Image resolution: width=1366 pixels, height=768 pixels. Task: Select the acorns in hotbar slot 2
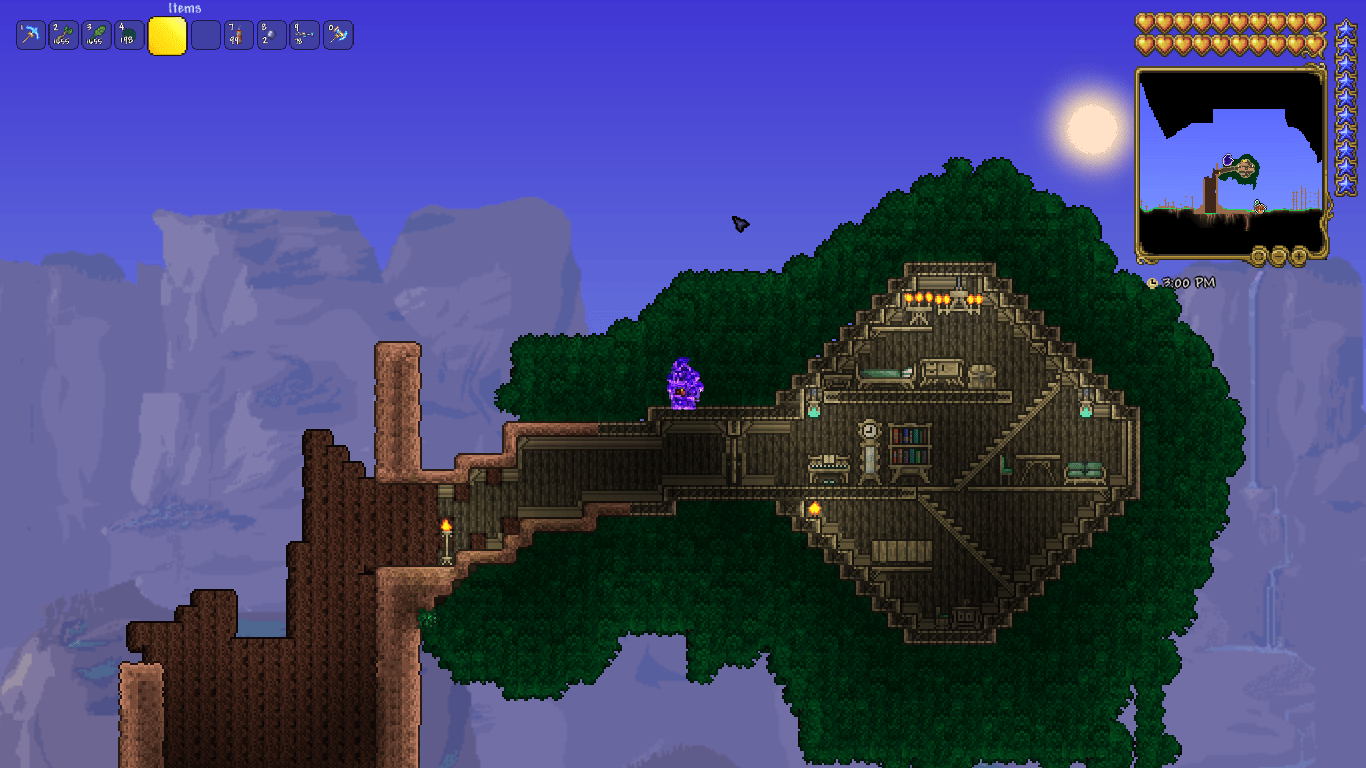pyautogui.click(x=64, y=34)
